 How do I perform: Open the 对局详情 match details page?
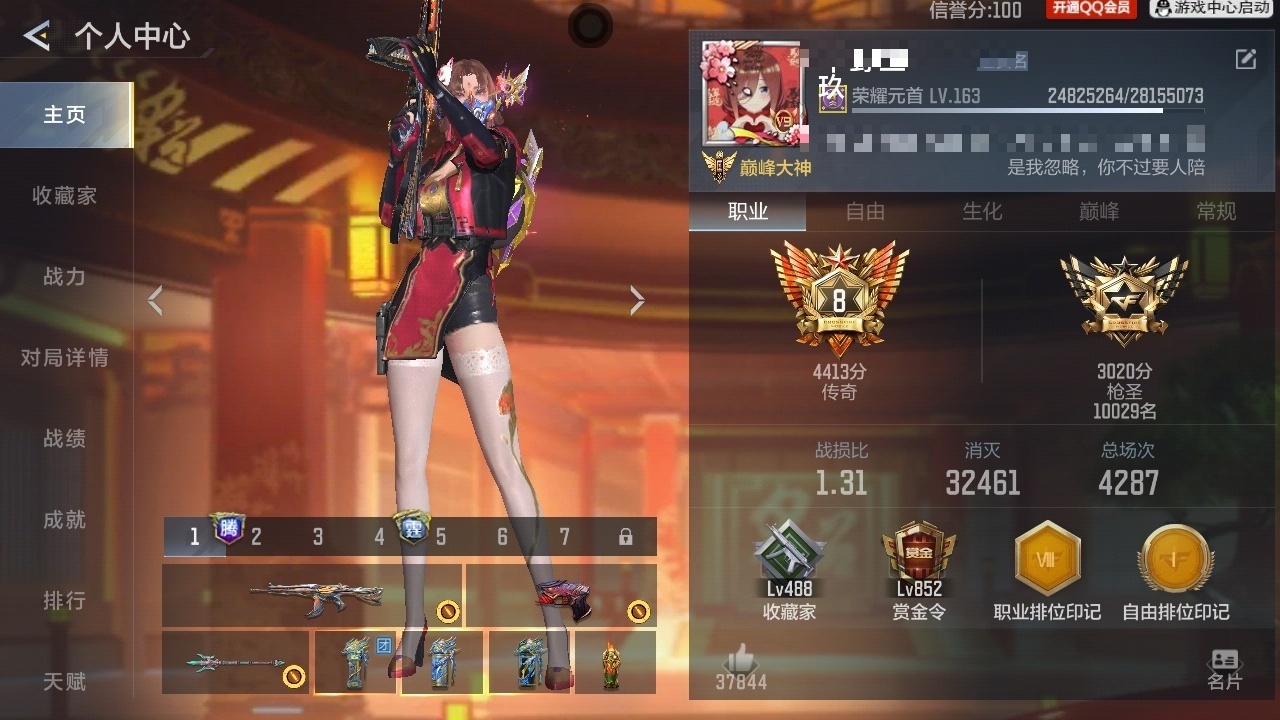point(64,358)
